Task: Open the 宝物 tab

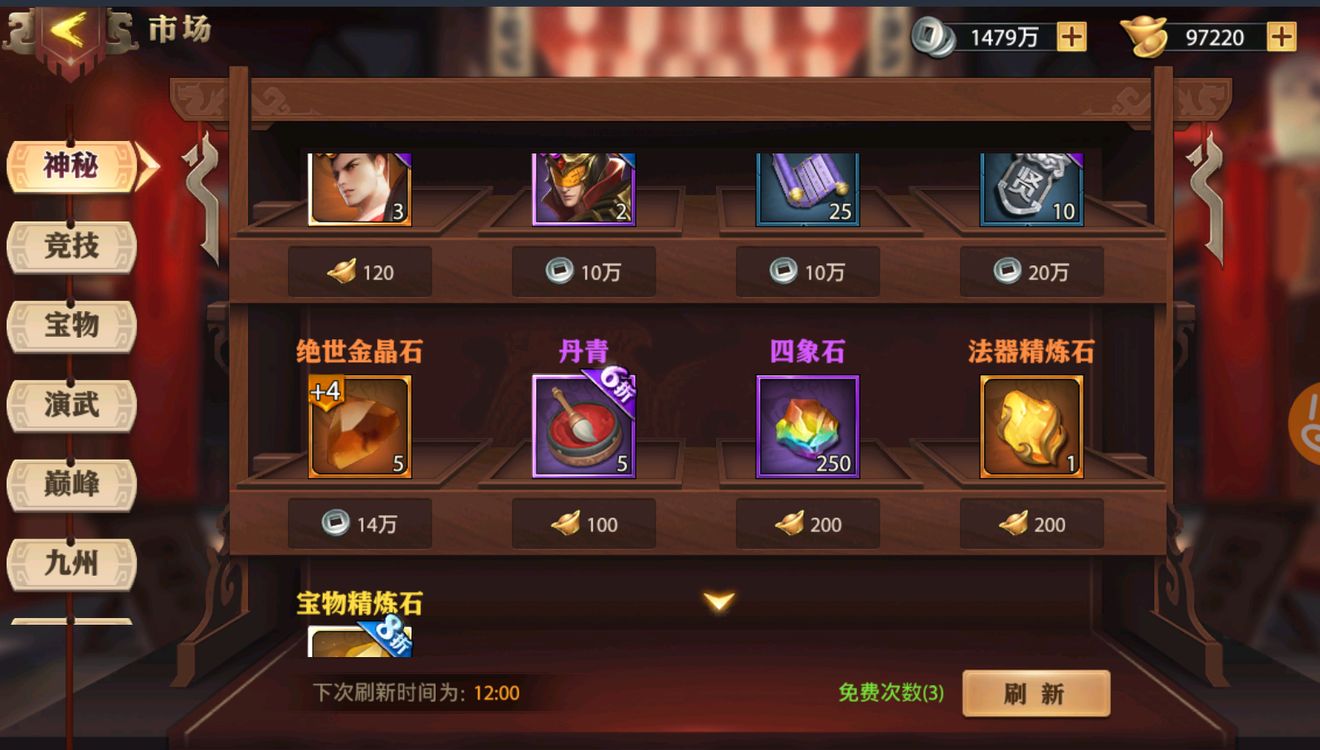Action: tap(70, 326)
